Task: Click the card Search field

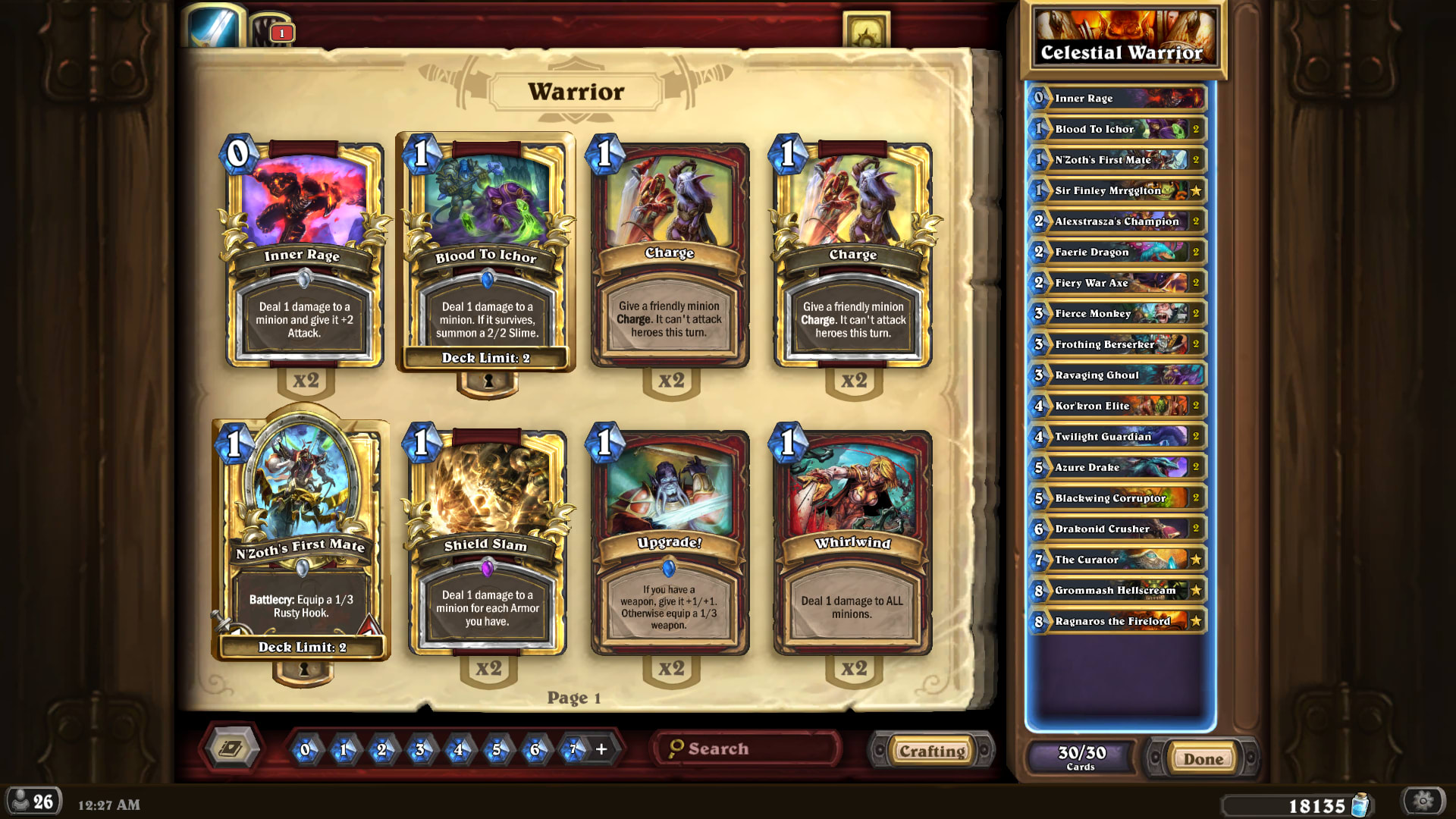Action: 745,748
